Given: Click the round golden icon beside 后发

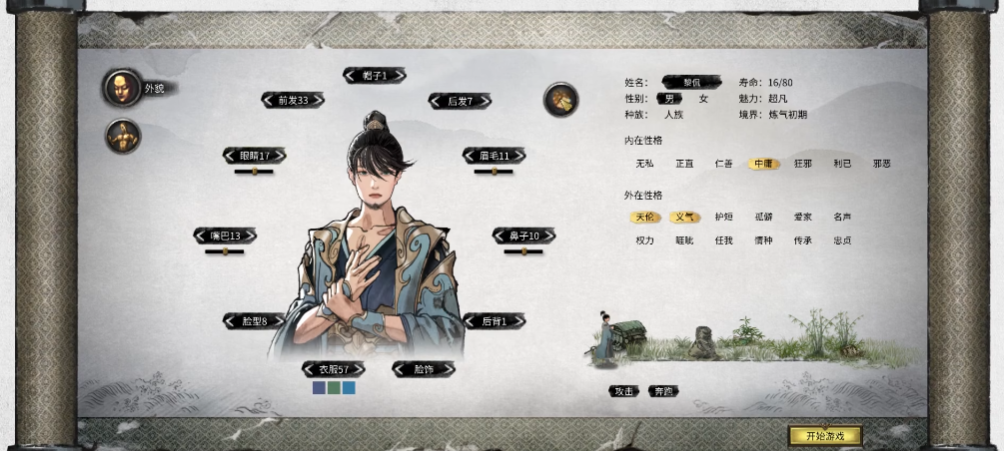Looking at the screenshot, I should tap(560, 100).
